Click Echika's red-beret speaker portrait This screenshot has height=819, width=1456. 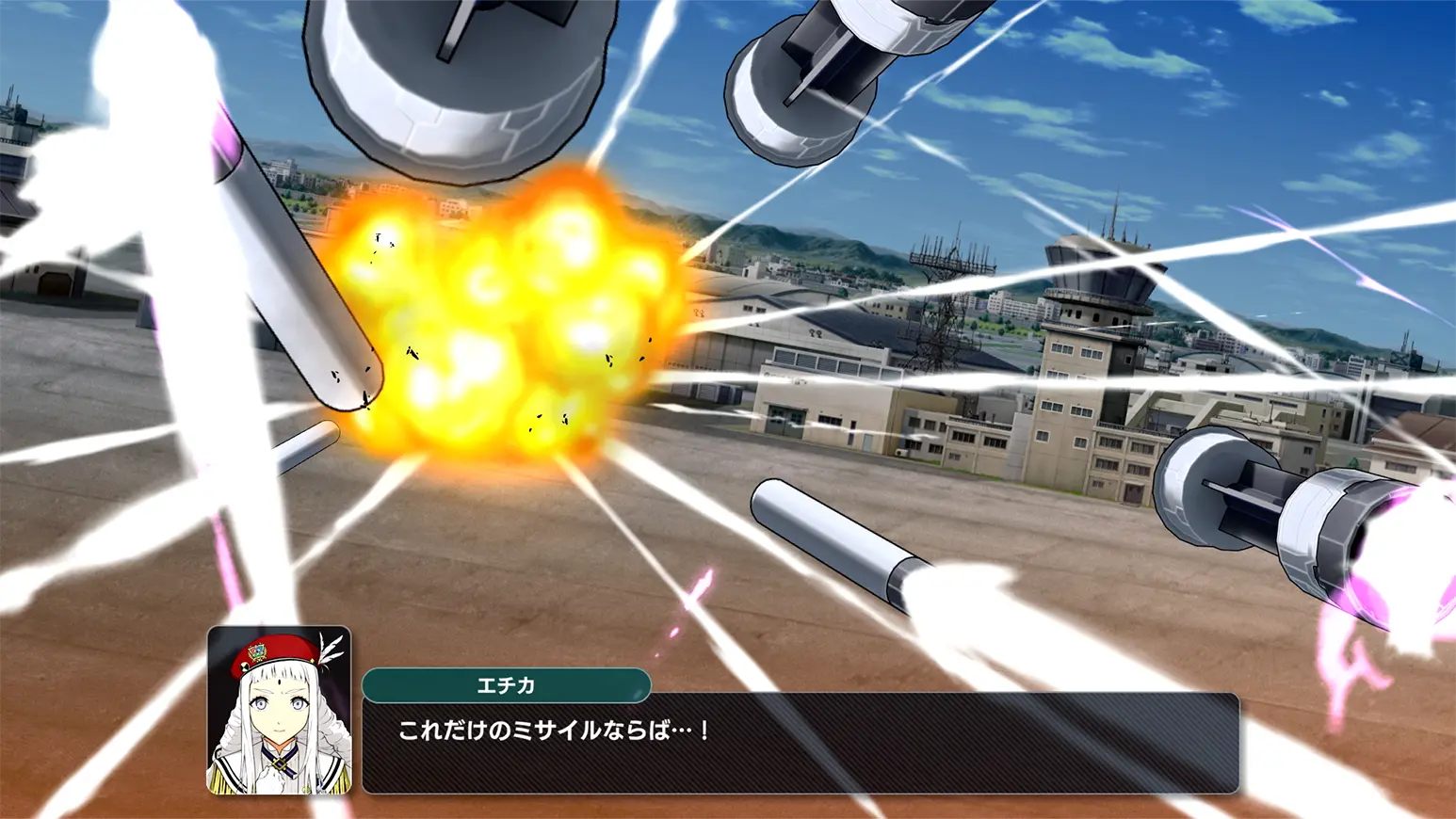279,711
